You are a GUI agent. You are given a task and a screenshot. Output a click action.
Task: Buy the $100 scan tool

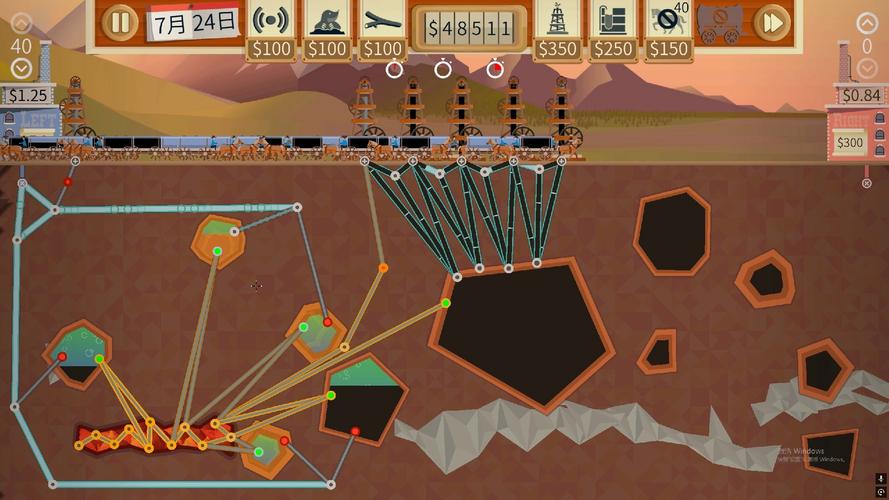click(x=271, y=21)
